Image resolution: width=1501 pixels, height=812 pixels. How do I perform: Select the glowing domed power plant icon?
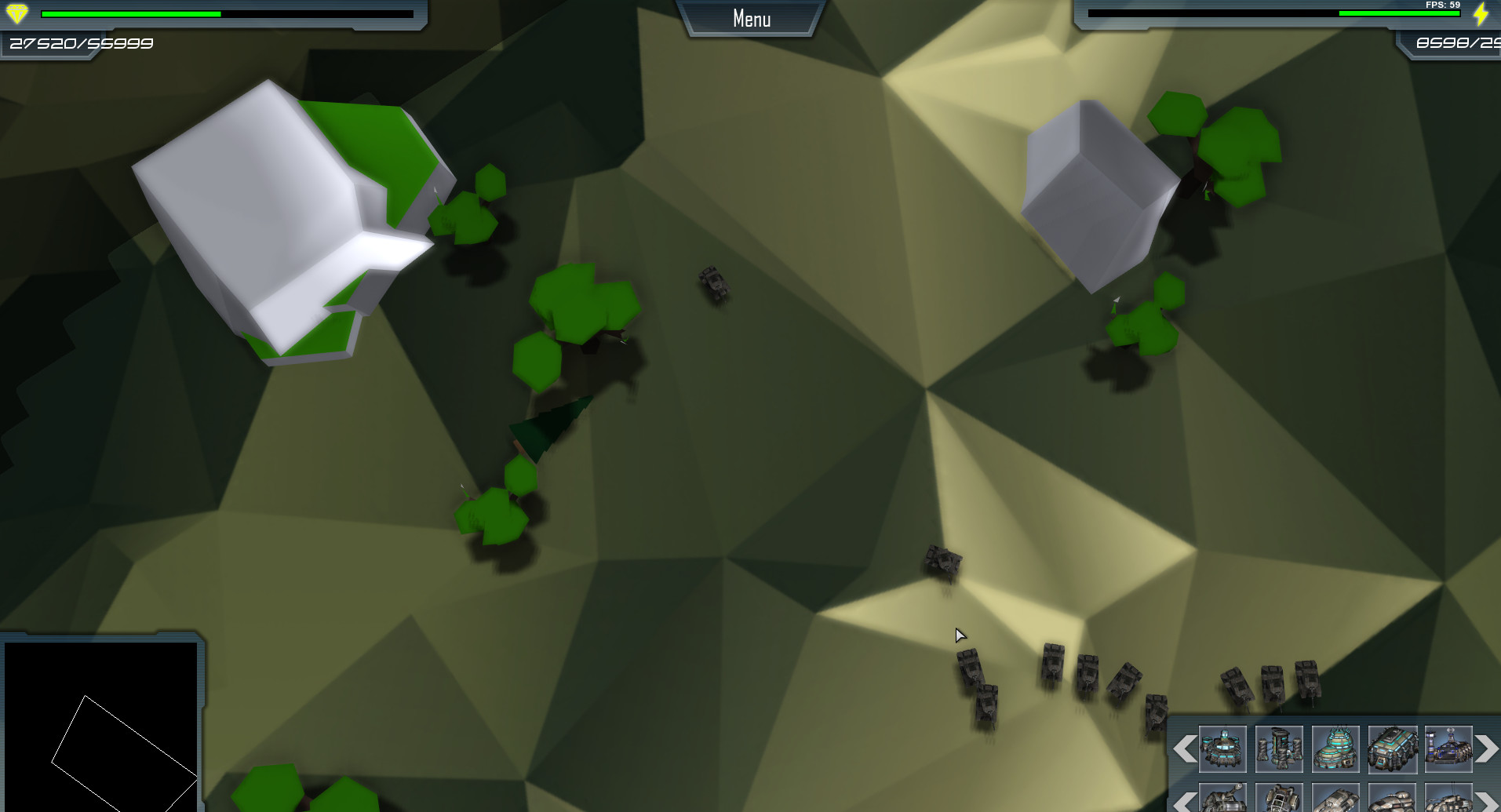point(1335,751)
